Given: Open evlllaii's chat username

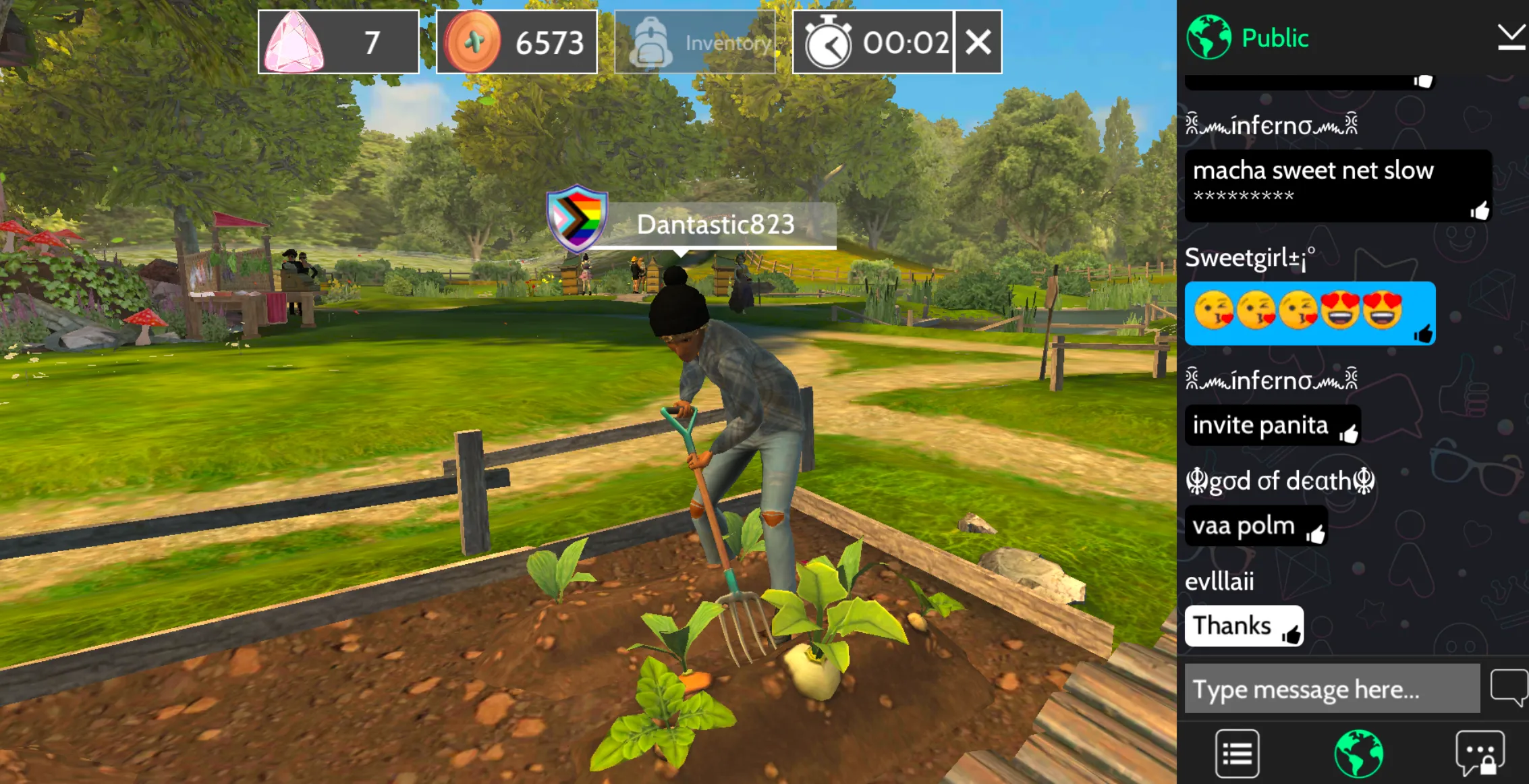Looking at the screenshot, I should (x=1219, y=581).
